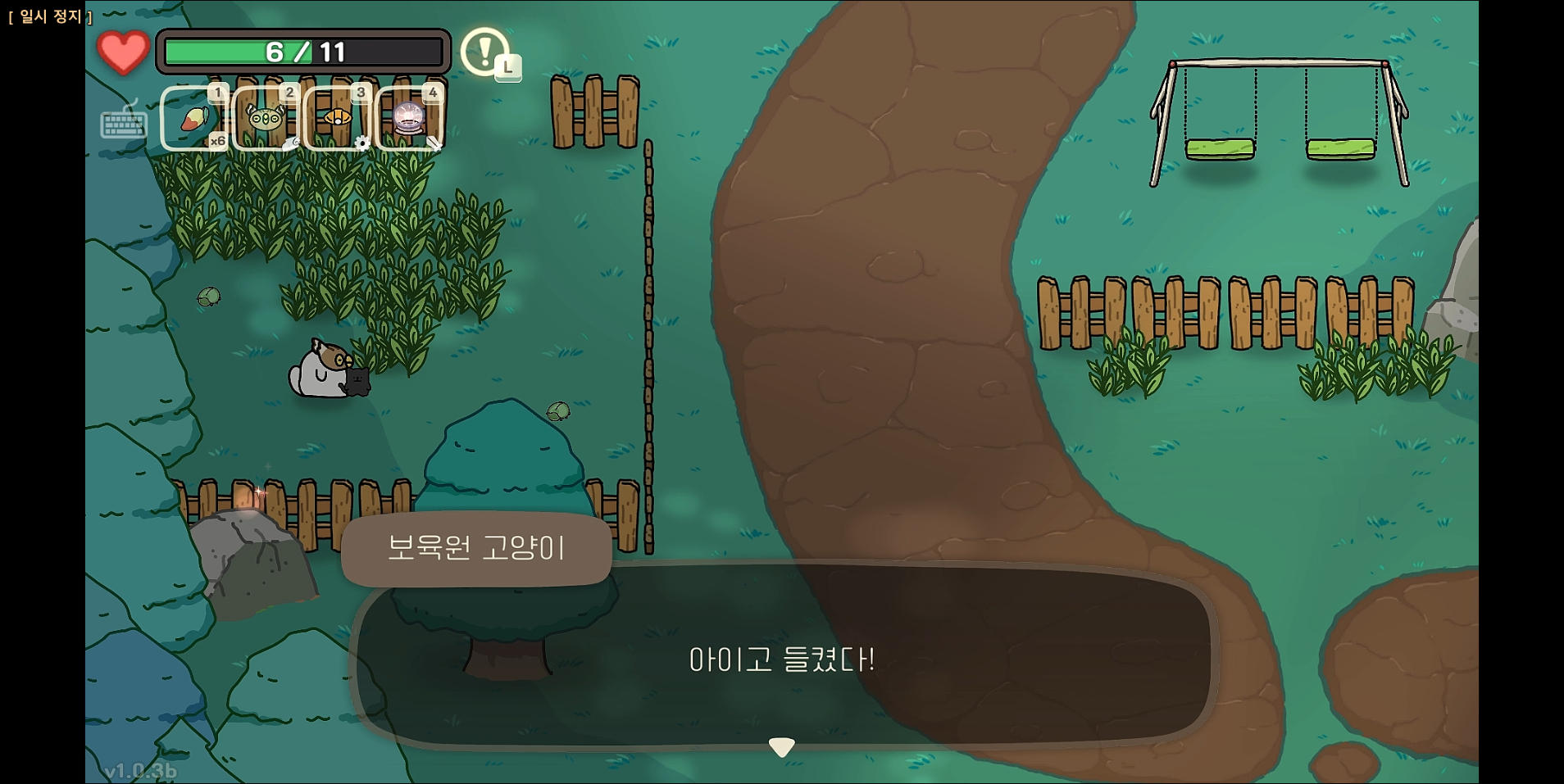1564x784 pixels.
Task: Click the hotkey 4 badge on last slot
Action: click(434, 93)
